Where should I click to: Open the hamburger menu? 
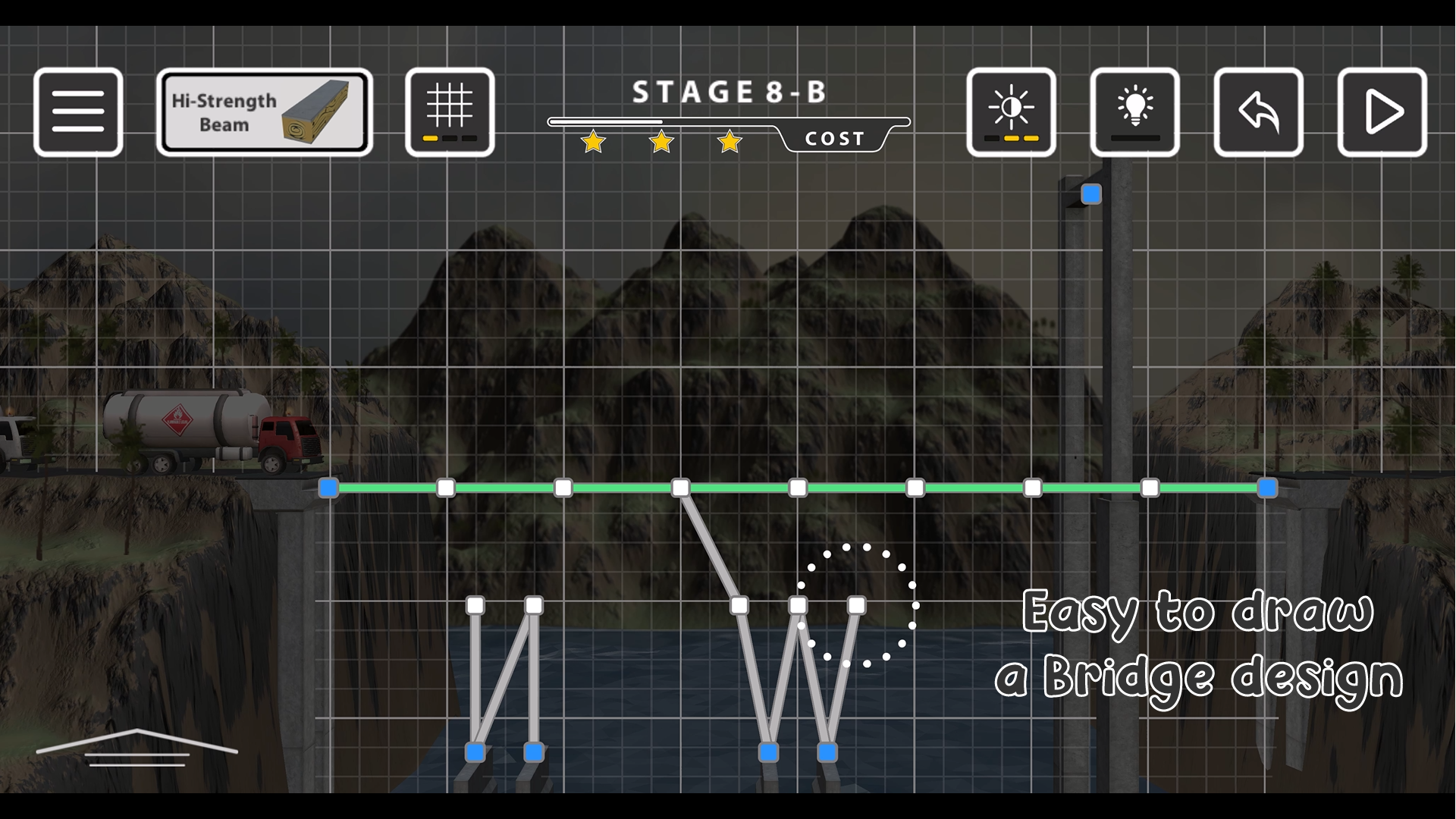pos(78,111)
